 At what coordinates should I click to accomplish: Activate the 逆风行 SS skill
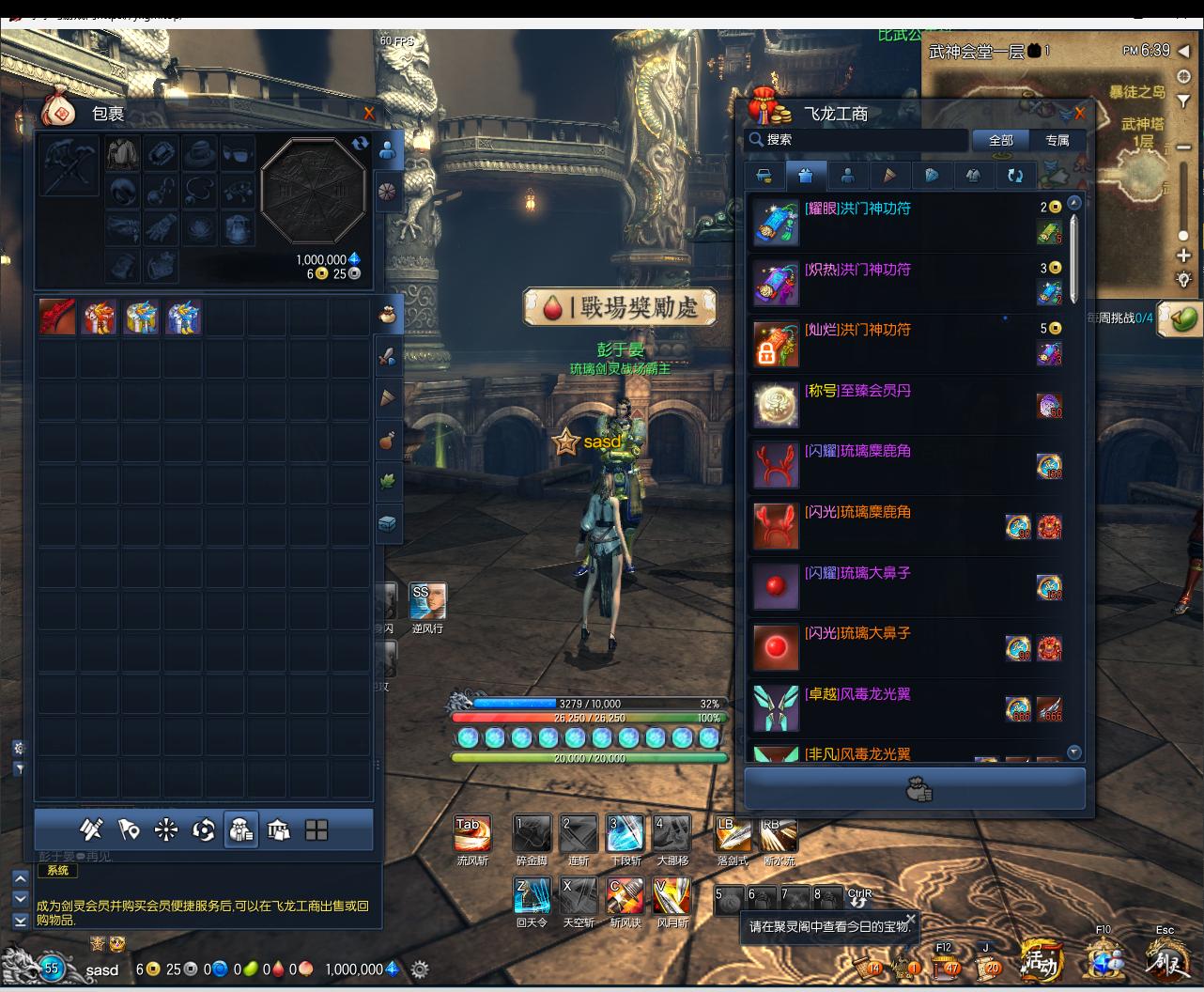click(x=427, y=602)
